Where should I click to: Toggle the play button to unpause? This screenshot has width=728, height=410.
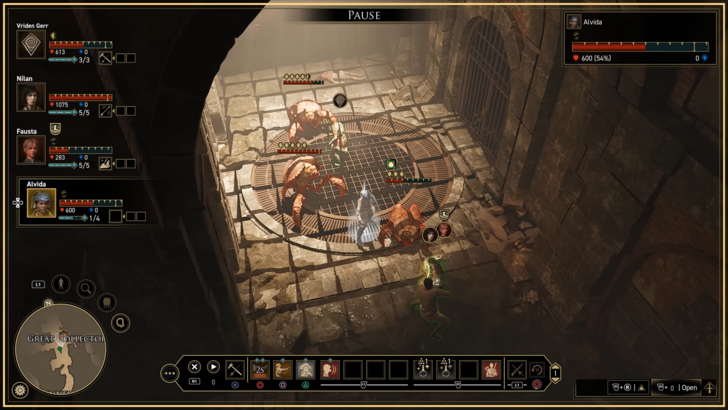pos(213,368)
